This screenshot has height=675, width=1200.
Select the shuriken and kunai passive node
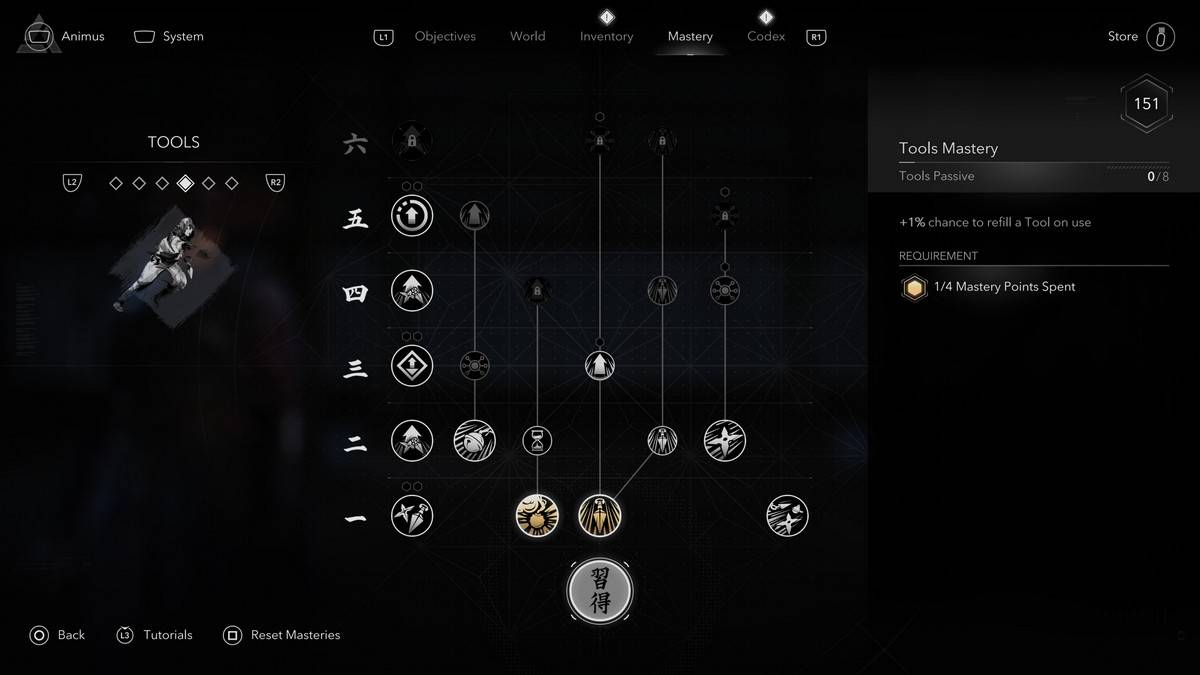(412, 516)
